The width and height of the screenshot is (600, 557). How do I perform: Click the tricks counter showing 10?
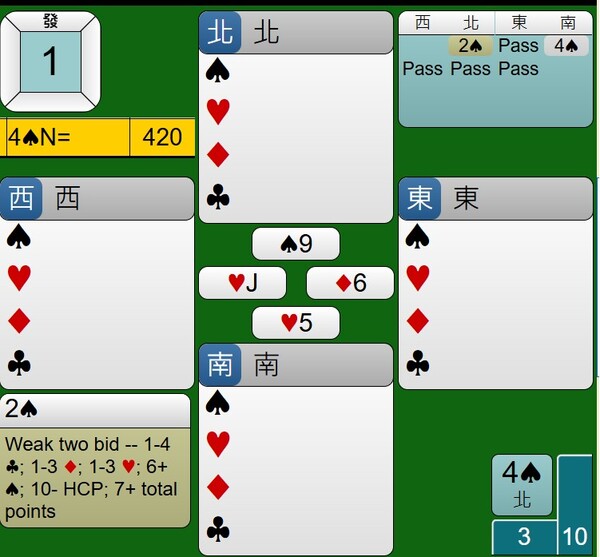(x=575, y=538)
